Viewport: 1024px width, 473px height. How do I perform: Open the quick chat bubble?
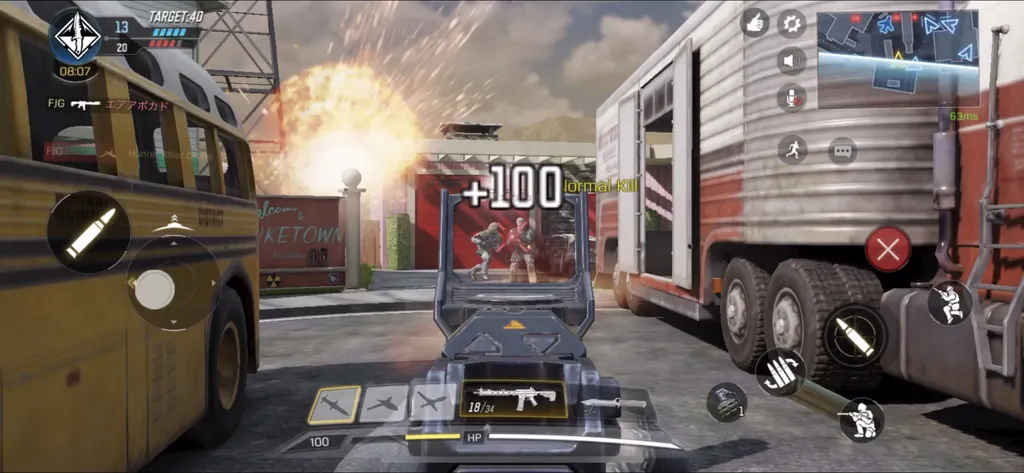842,151
